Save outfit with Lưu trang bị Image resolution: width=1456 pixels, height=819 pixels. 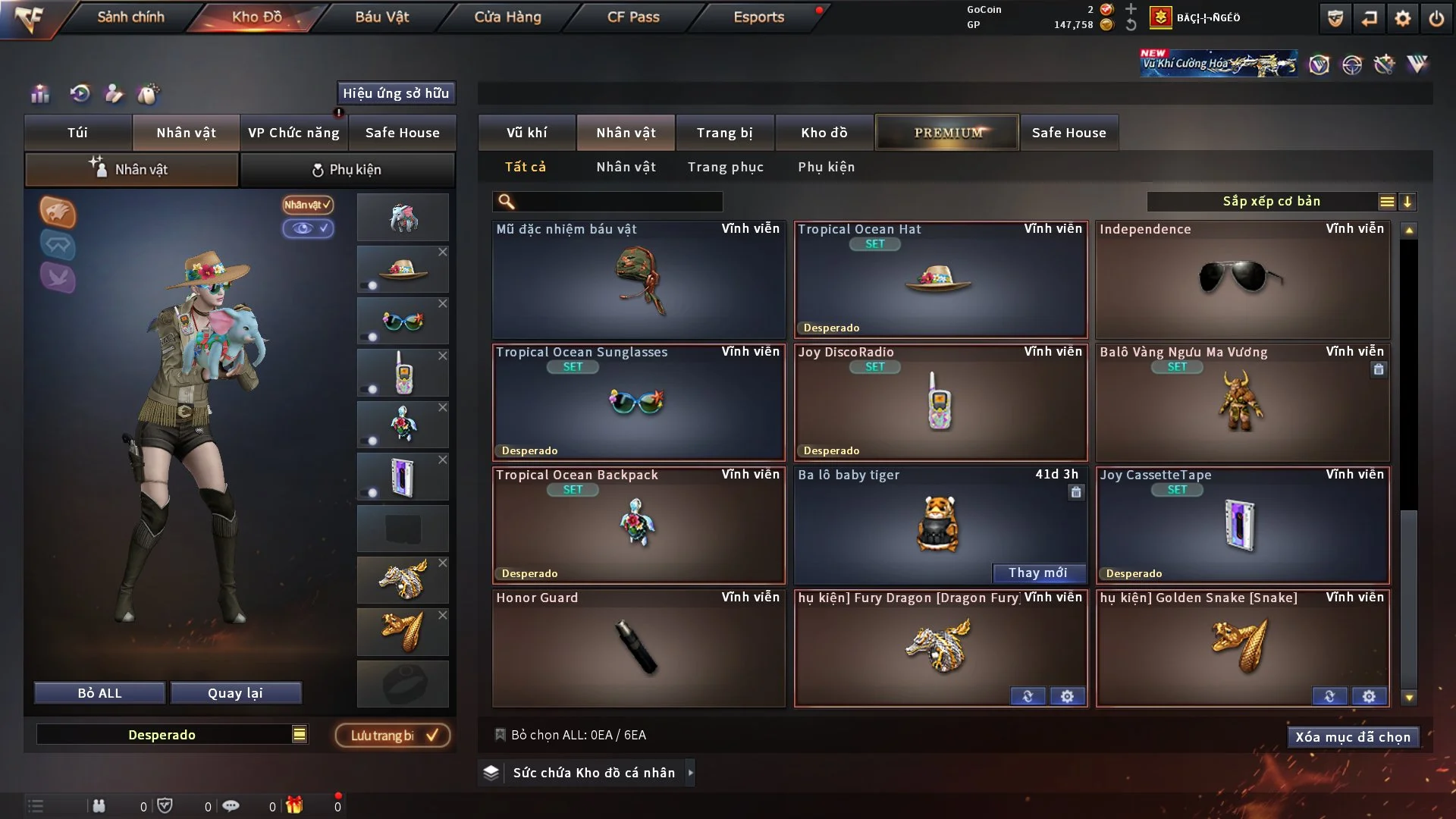click(393, 736)
